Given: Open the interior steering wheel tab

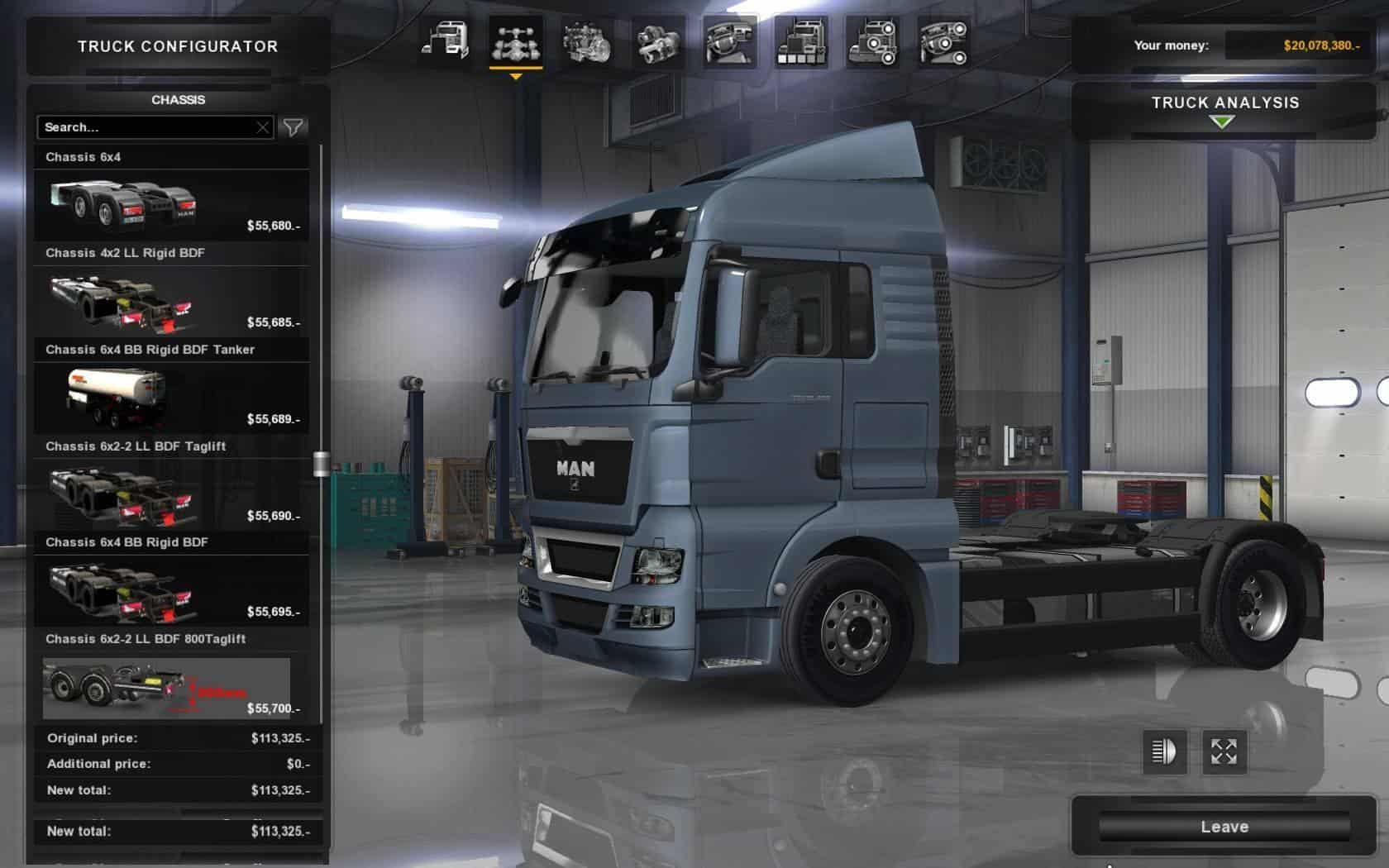Looking at the screenshot, I should (x=730, y=42).
